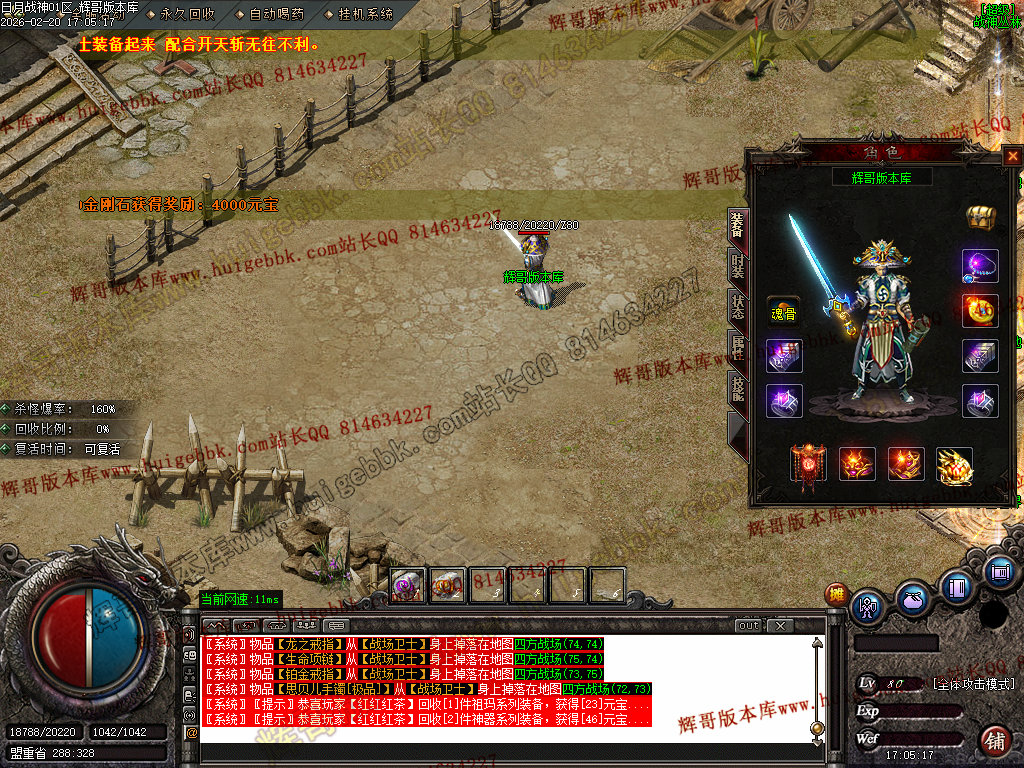Close the chat window with X

pyautogui.click(x=779, y=626)
